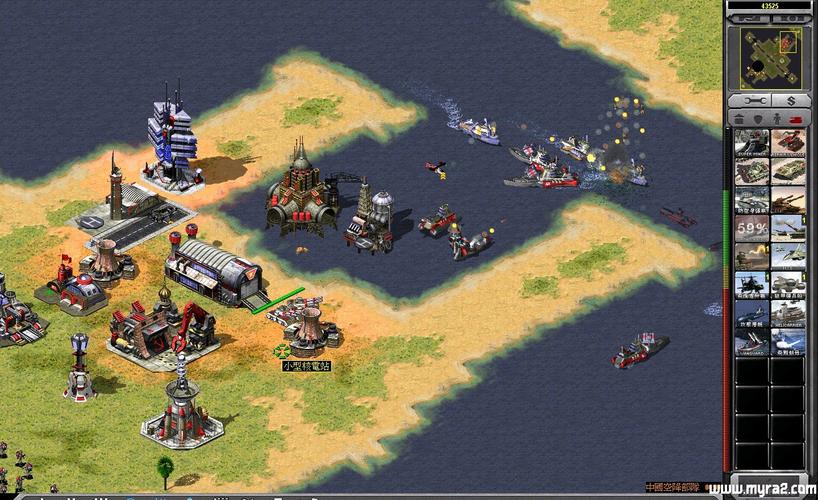This screenshot has height=500, width=818.
Task: Select the jet aircraft build icon
Action: [788, 256]
